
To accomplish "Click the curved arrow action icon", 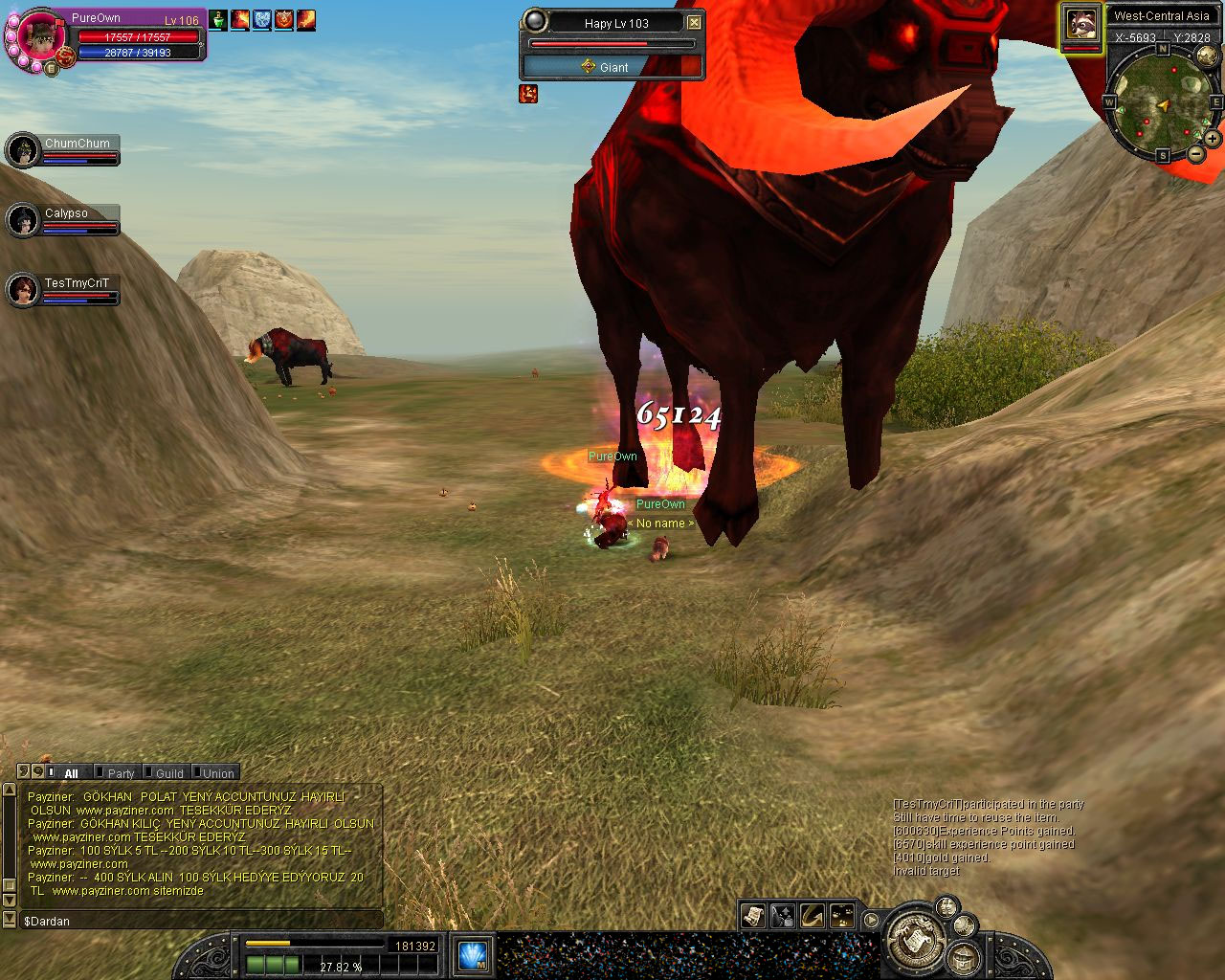I will click(x=813, y=916).
